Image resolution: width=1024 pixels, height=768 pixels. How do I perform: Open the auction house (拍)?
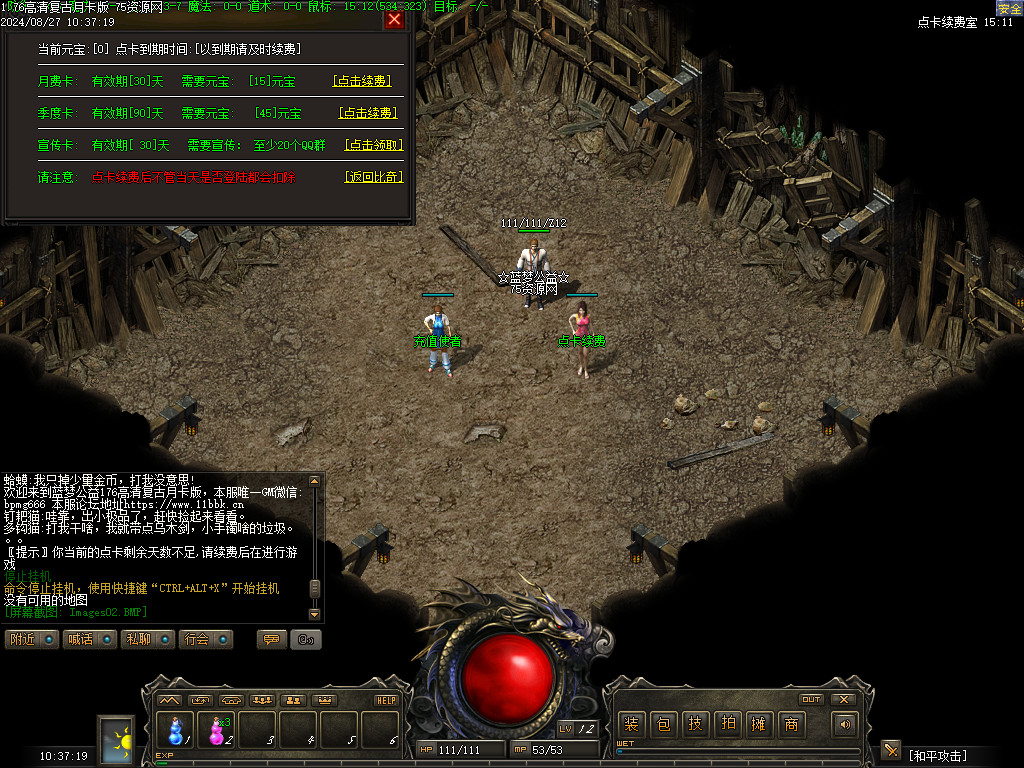tap(727, 724)
